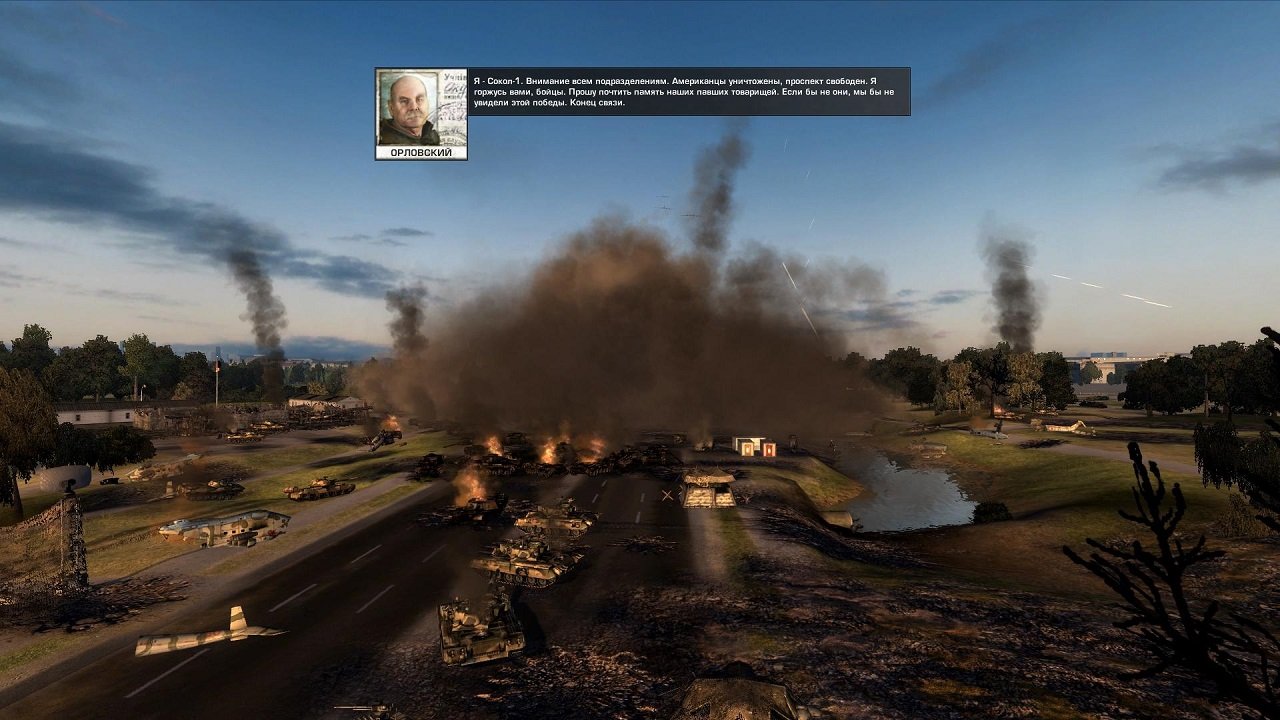
Task: Click the phrase Конец связи in the message
Action: tap(598, 103)
